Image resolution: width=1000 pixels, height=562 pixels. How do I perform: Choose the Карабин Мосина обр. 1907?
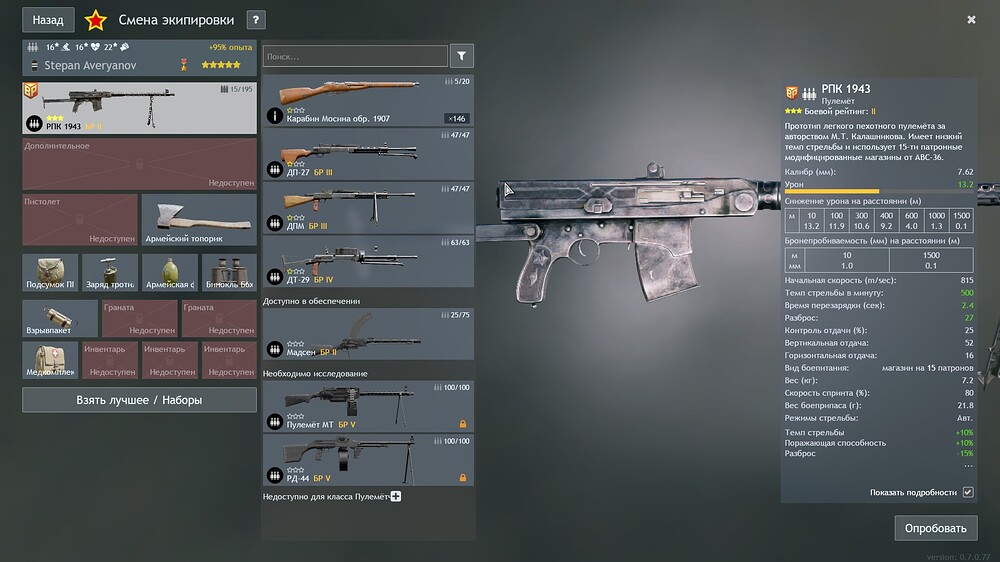tap(367, 101)
